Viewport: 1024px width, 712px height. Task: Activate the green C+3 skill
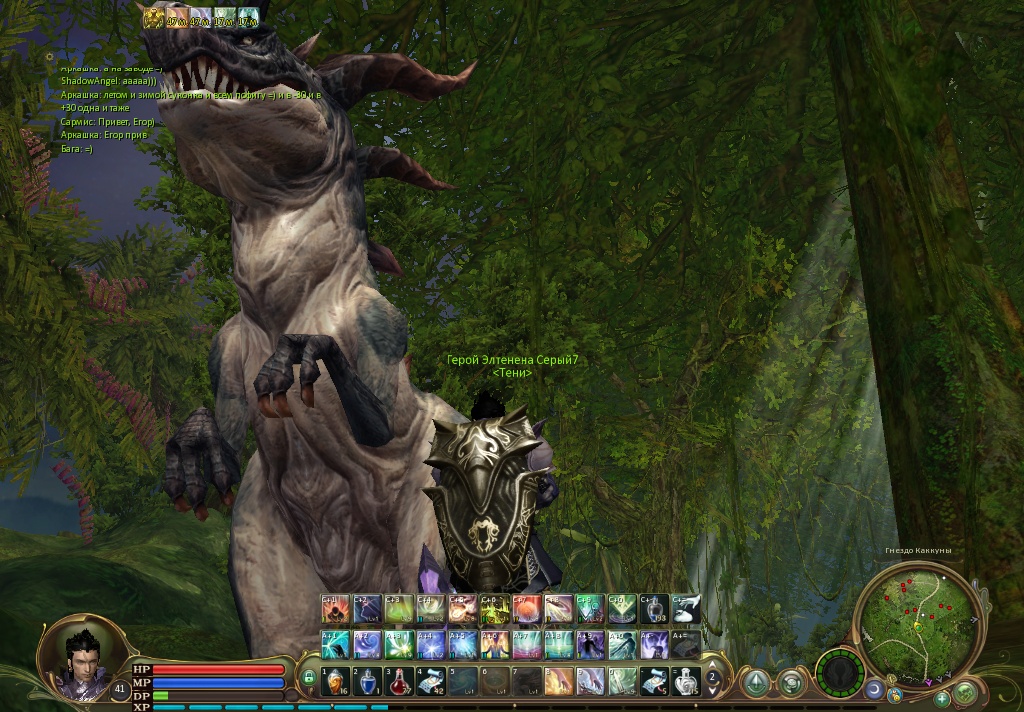tap(399, 608)
